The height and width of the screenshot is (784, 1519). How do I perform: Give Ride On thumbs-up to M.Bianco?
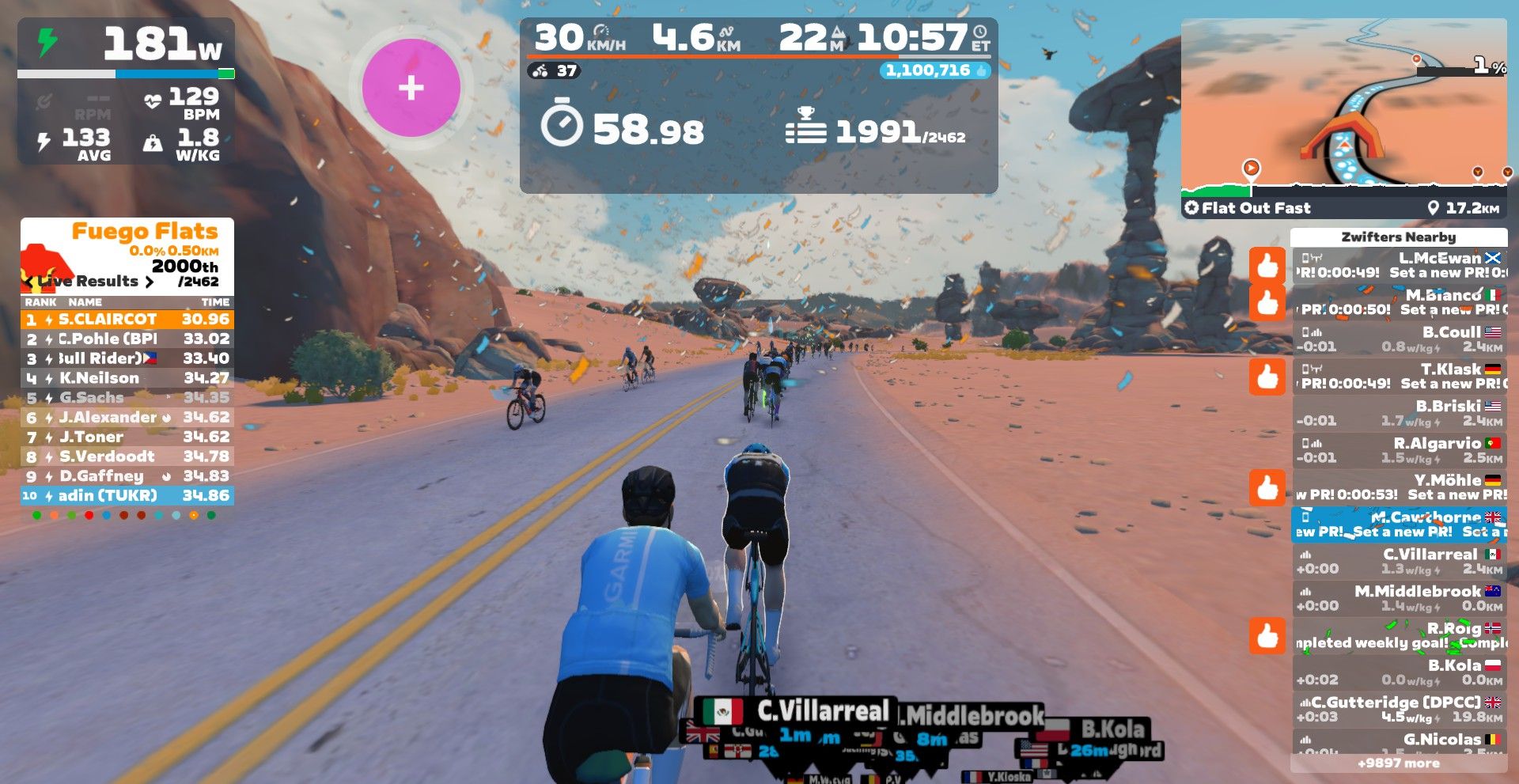tap(1267, 302)
